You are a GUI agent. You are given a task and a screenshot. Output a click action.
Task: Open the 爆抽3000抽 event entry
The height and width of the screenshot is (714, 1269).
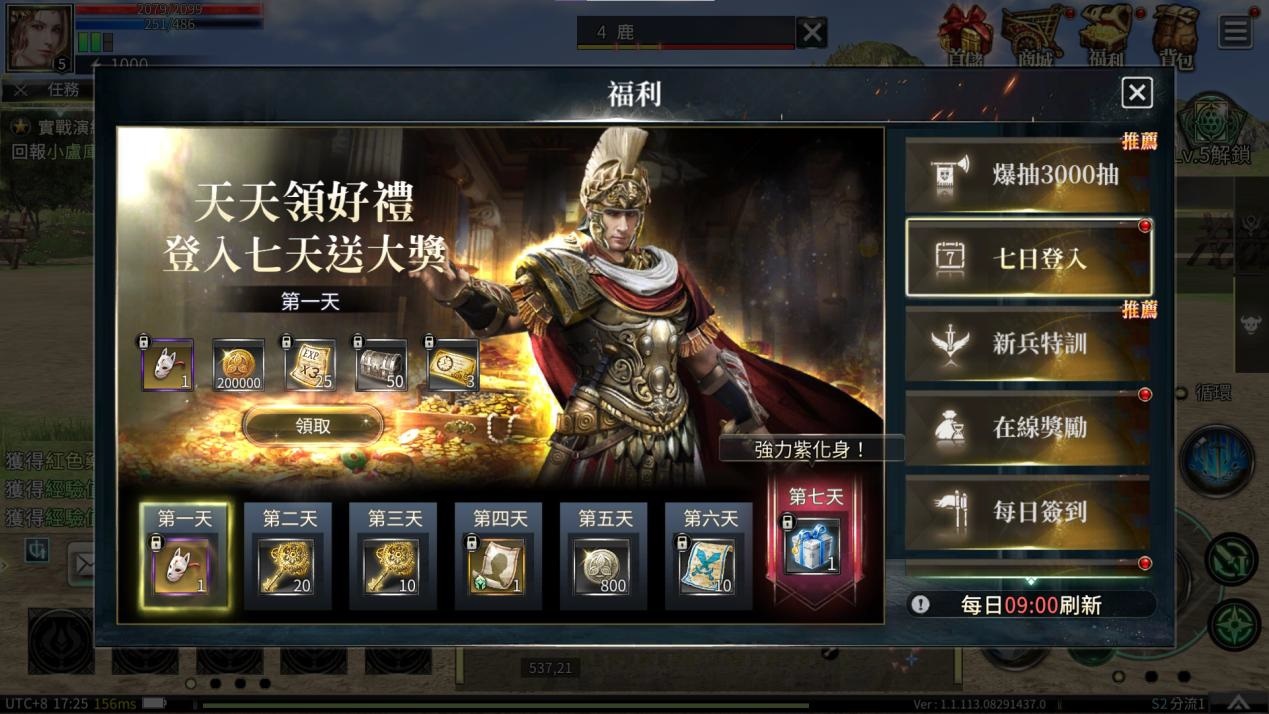tap(1028, 175)
